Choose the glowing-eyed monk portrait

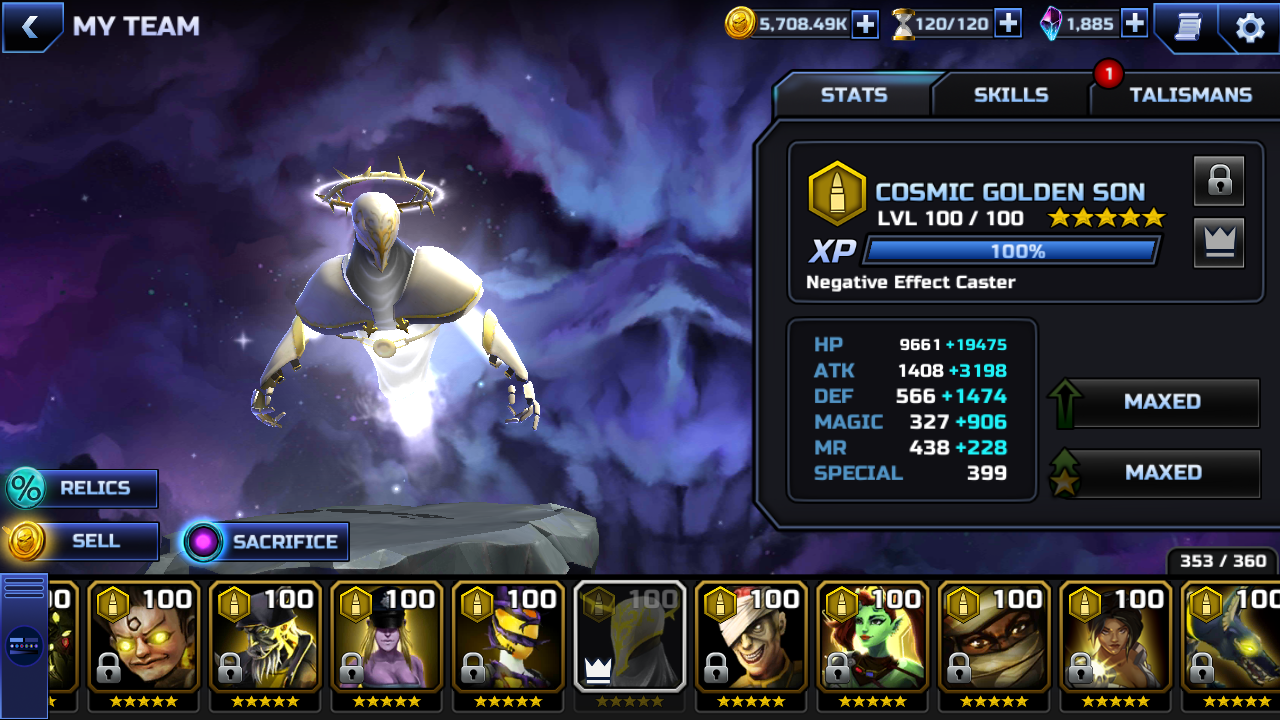[x=144, y=640]
